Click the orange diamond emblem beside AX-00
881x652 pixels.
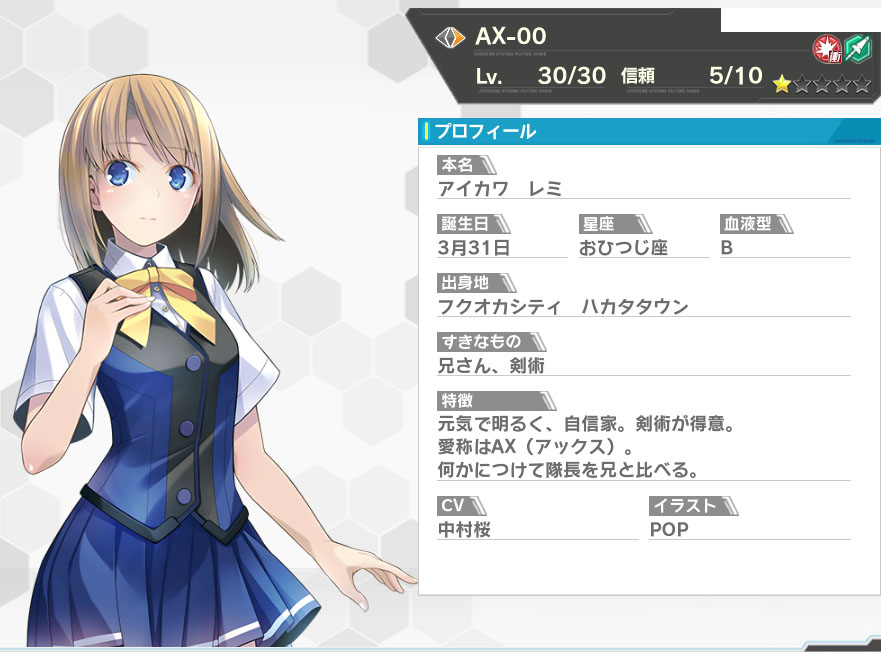coord(451,38)
